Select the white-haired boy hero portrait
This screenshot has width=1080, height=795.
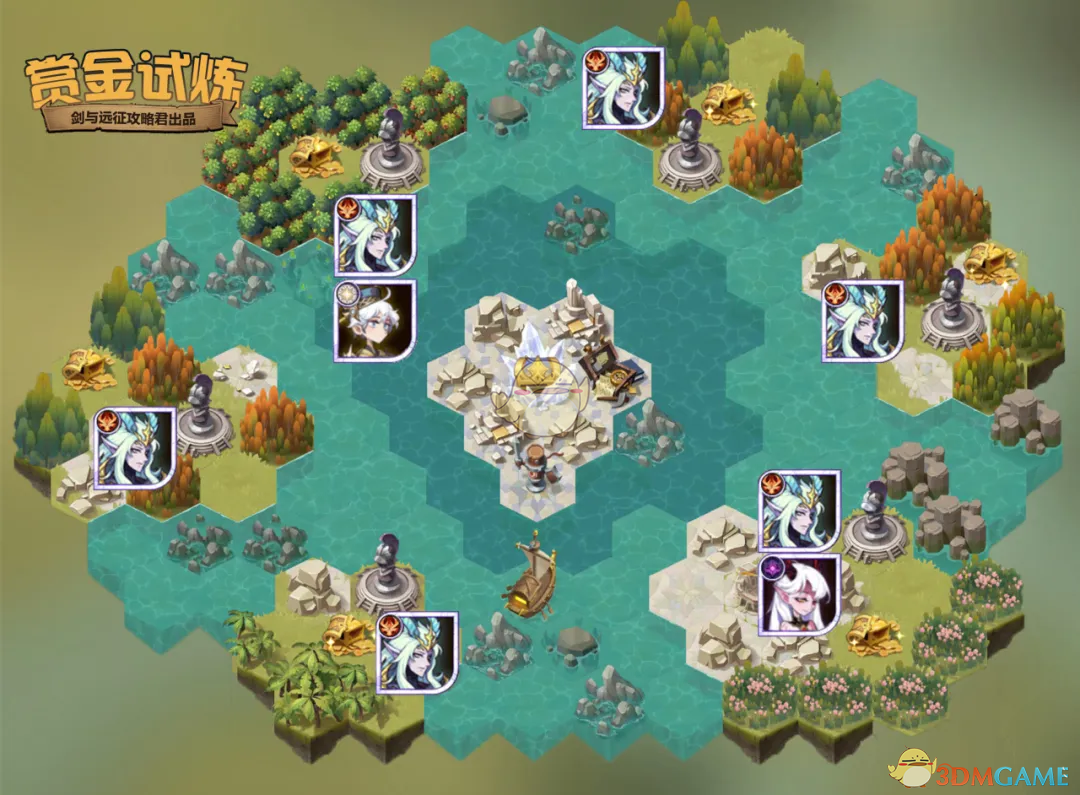pyautogui.click(x=375, y=321)
